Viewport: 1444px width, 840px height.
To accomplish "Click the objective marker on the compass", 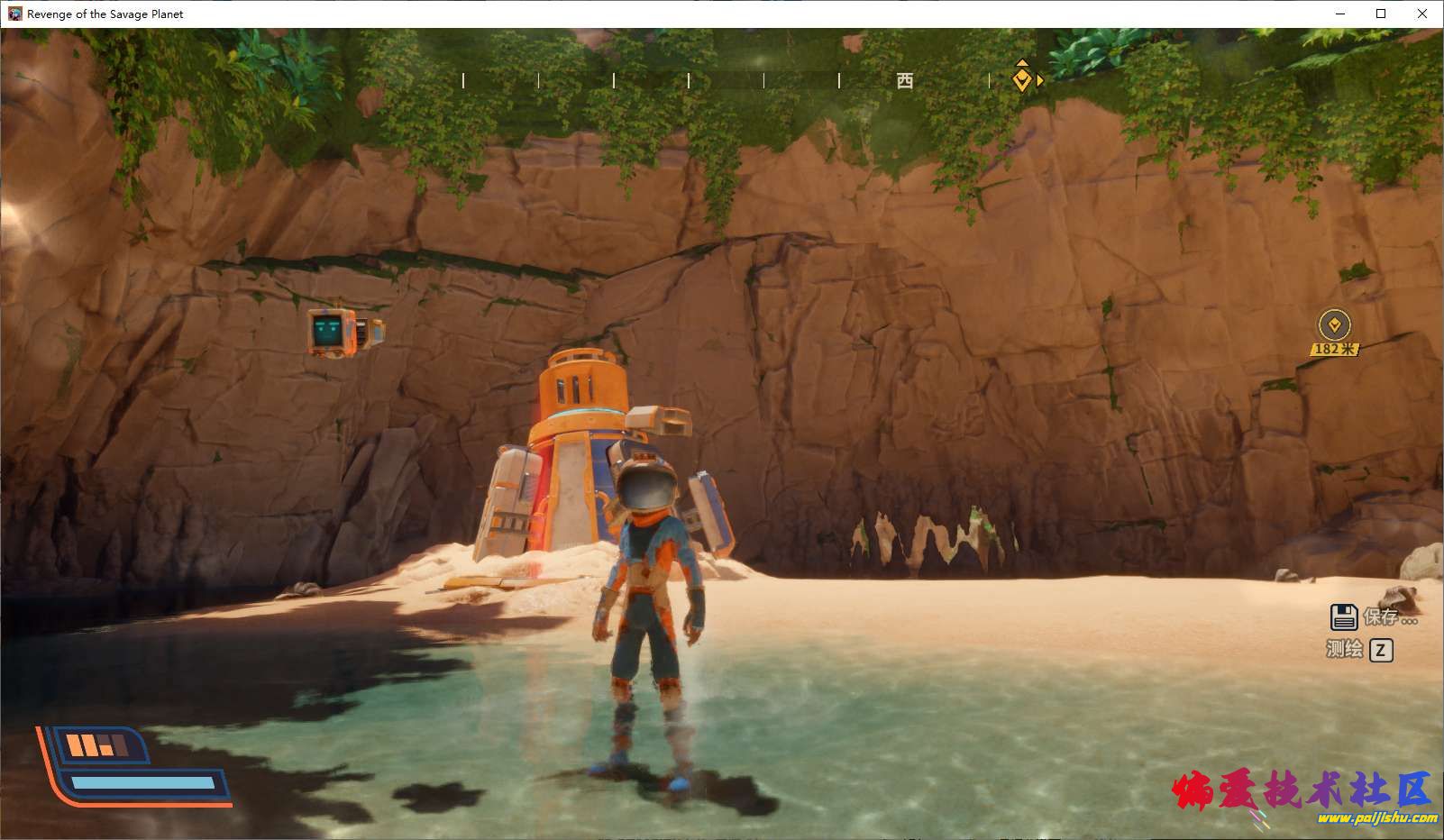I will tap(1021, 79).
